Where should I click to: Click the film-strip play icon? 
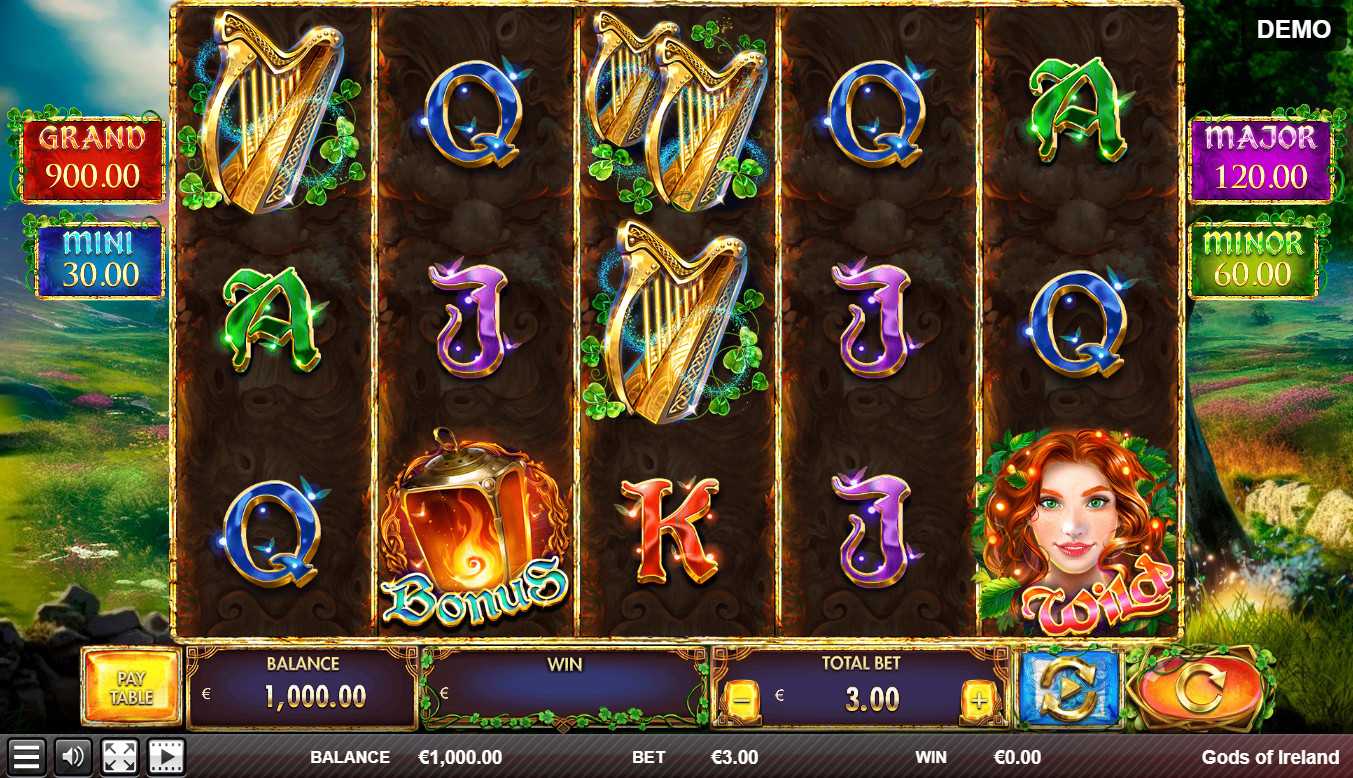(x=166, y=757)
